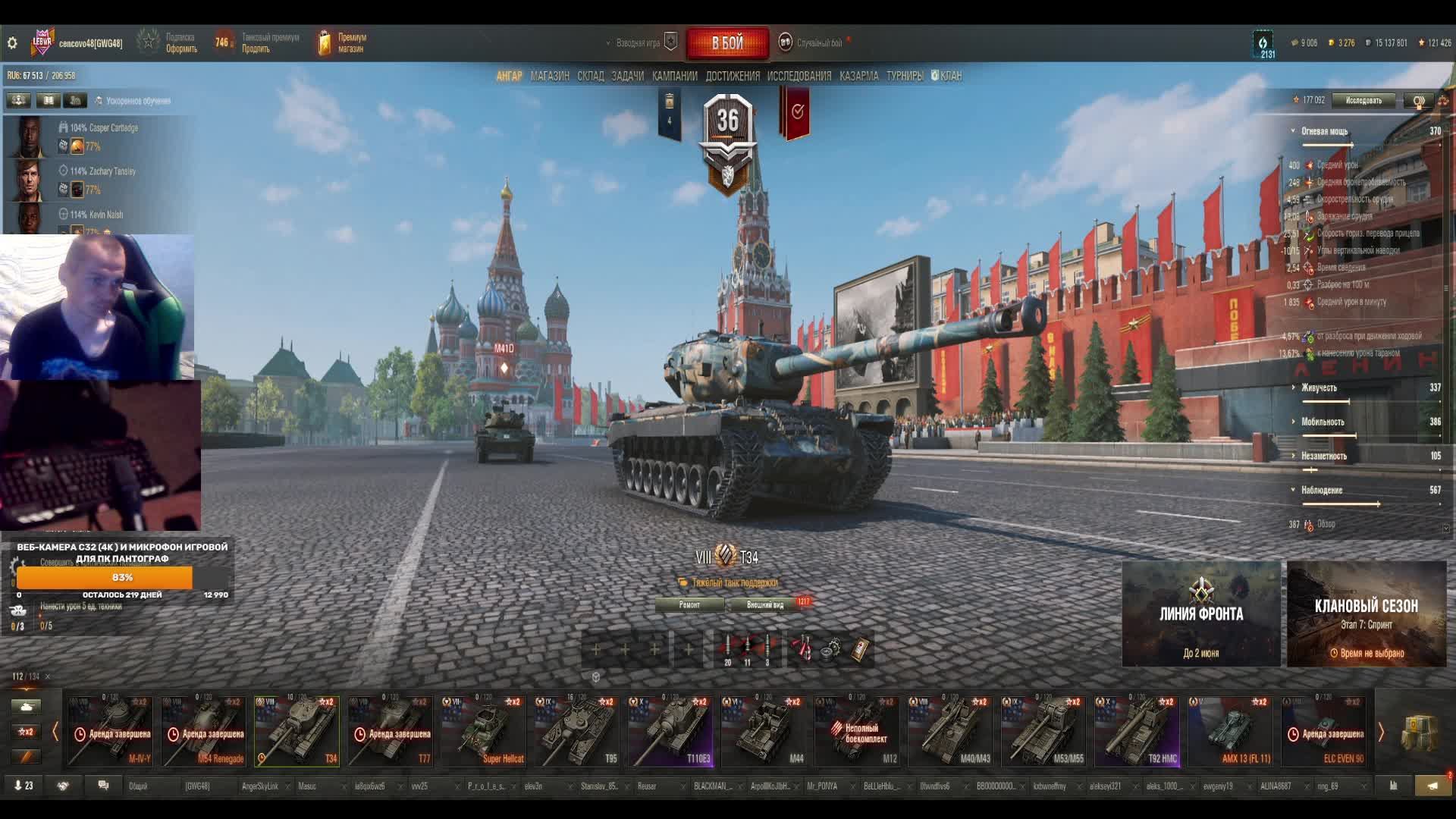
Task: Open the Внешний вид customization button
Action: pos(764,604)
